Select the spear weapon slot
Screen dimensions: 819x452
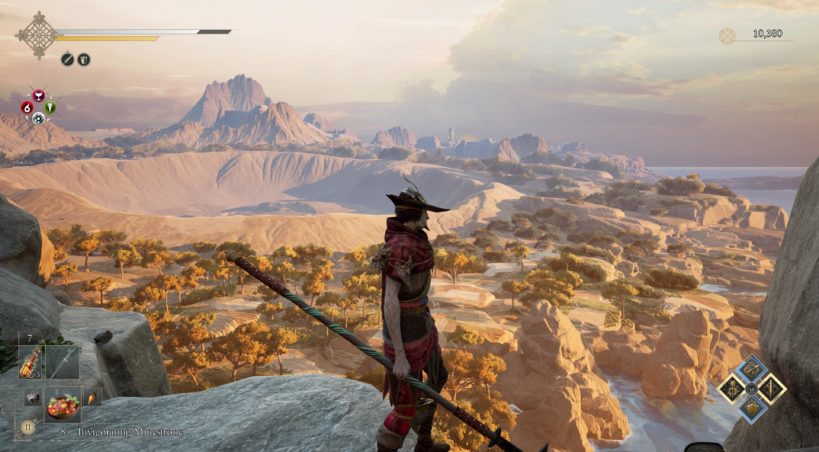point(62,362)
